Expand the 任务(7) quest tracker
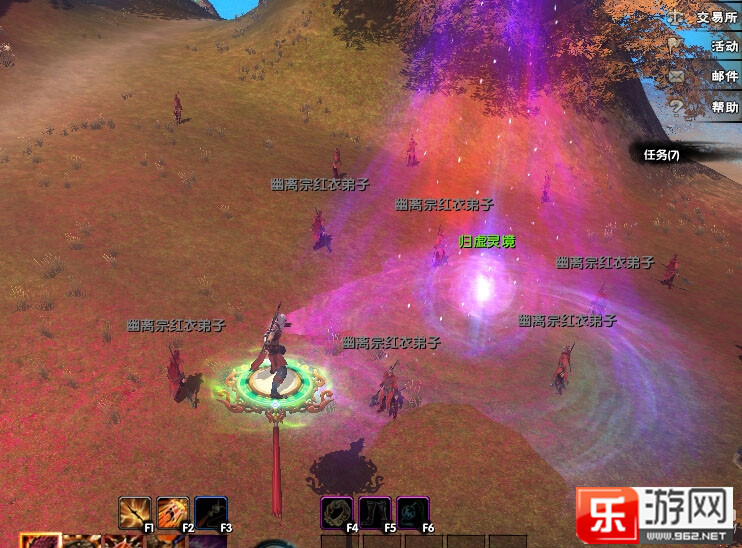Viewport: 742px width, 548px height. point(662,155)
